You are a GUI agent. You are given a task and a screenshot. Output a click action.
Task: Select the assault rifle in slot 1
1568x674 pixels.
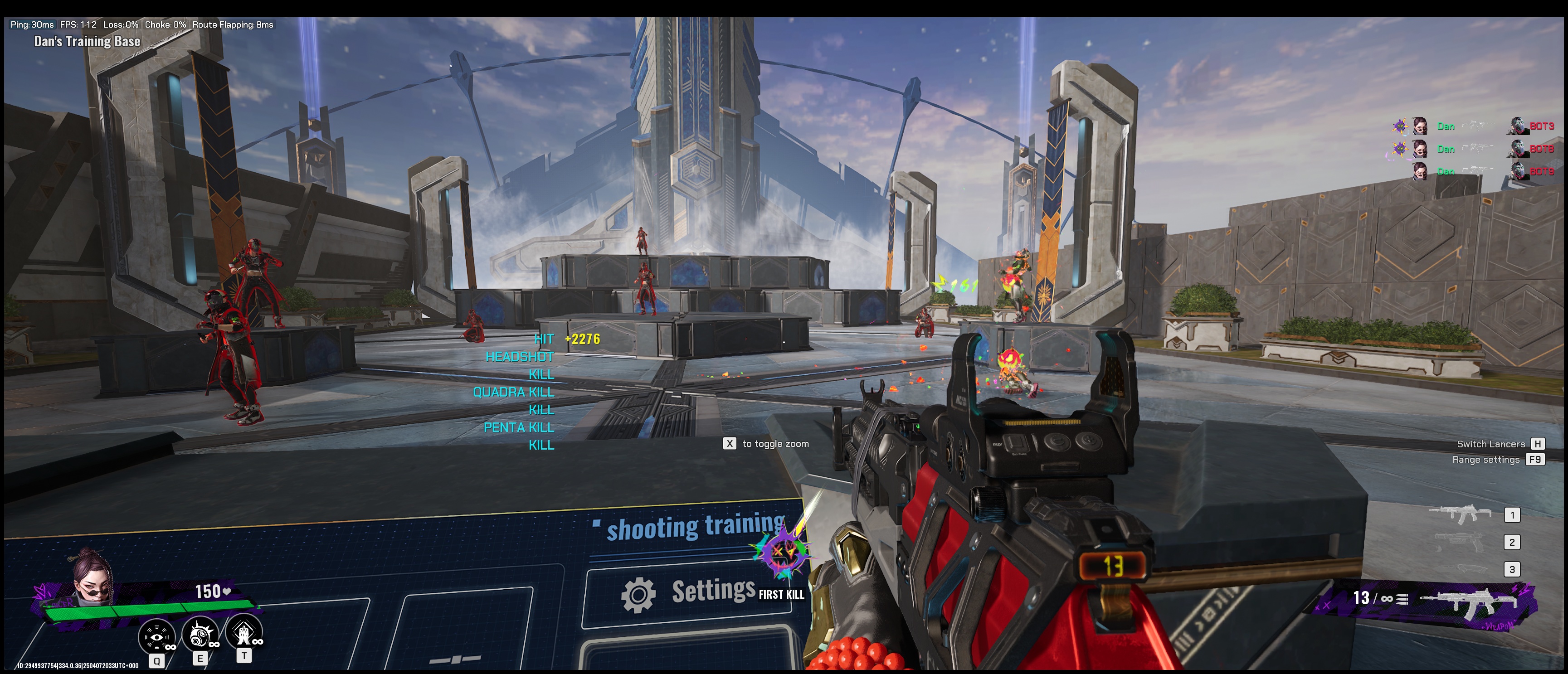tap(1460, 514)
